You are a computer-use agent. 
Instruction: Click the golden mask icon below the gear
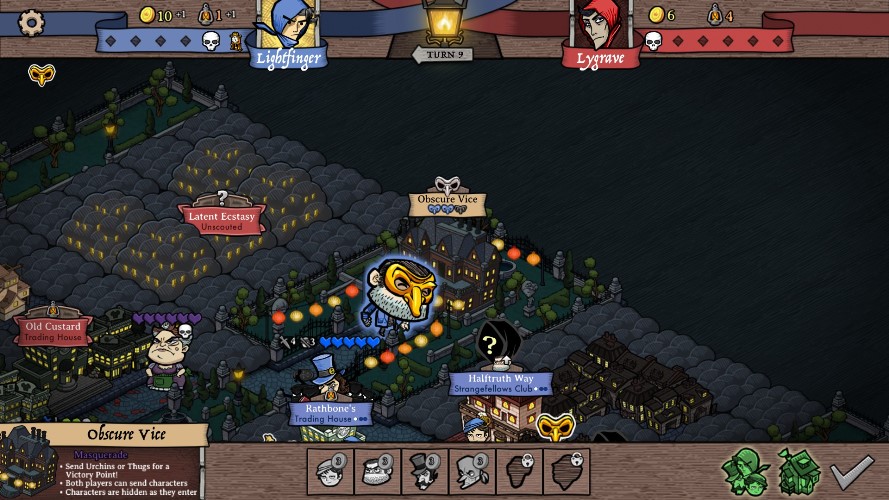41,74
